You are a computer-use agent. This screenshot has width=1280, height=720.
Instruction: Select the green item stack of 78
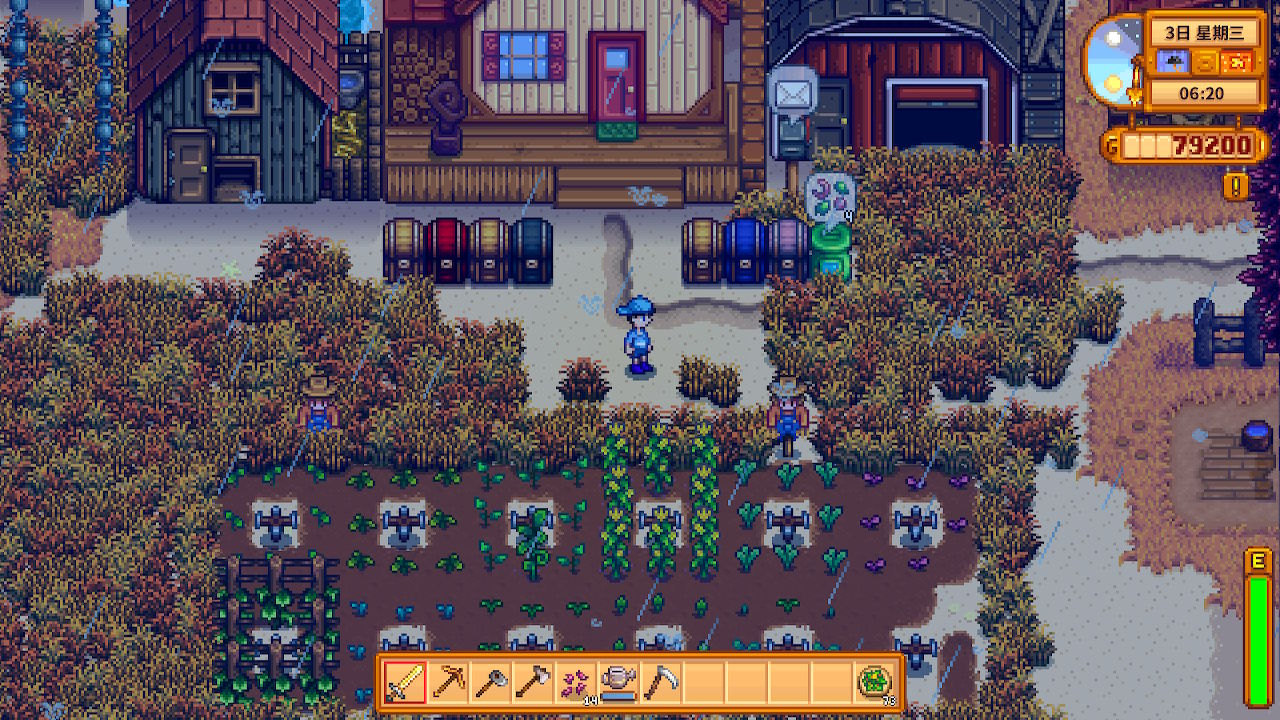pos(875,682)
